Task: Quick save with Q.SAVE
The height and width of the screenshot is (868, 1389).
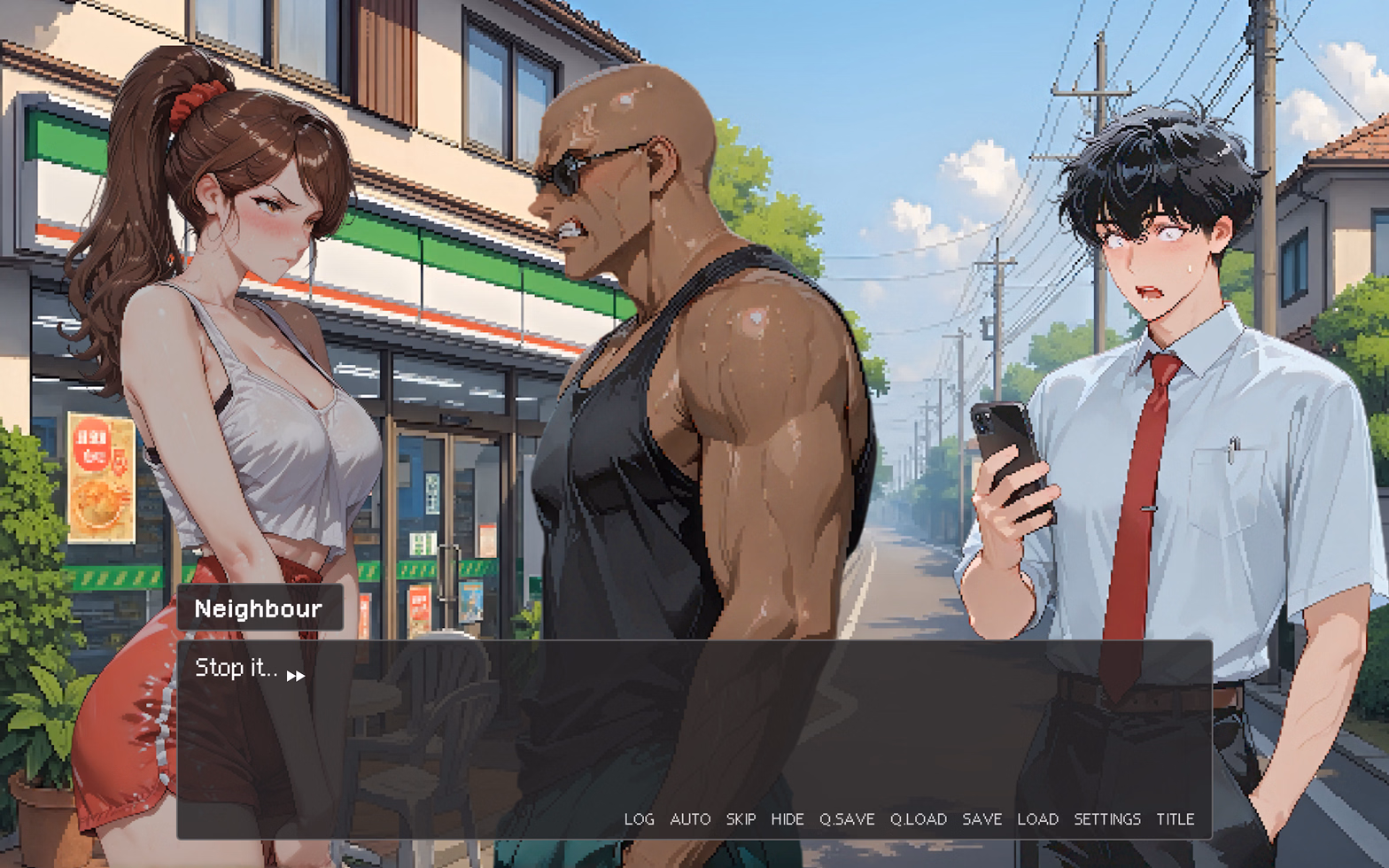Action: (846, 819)
